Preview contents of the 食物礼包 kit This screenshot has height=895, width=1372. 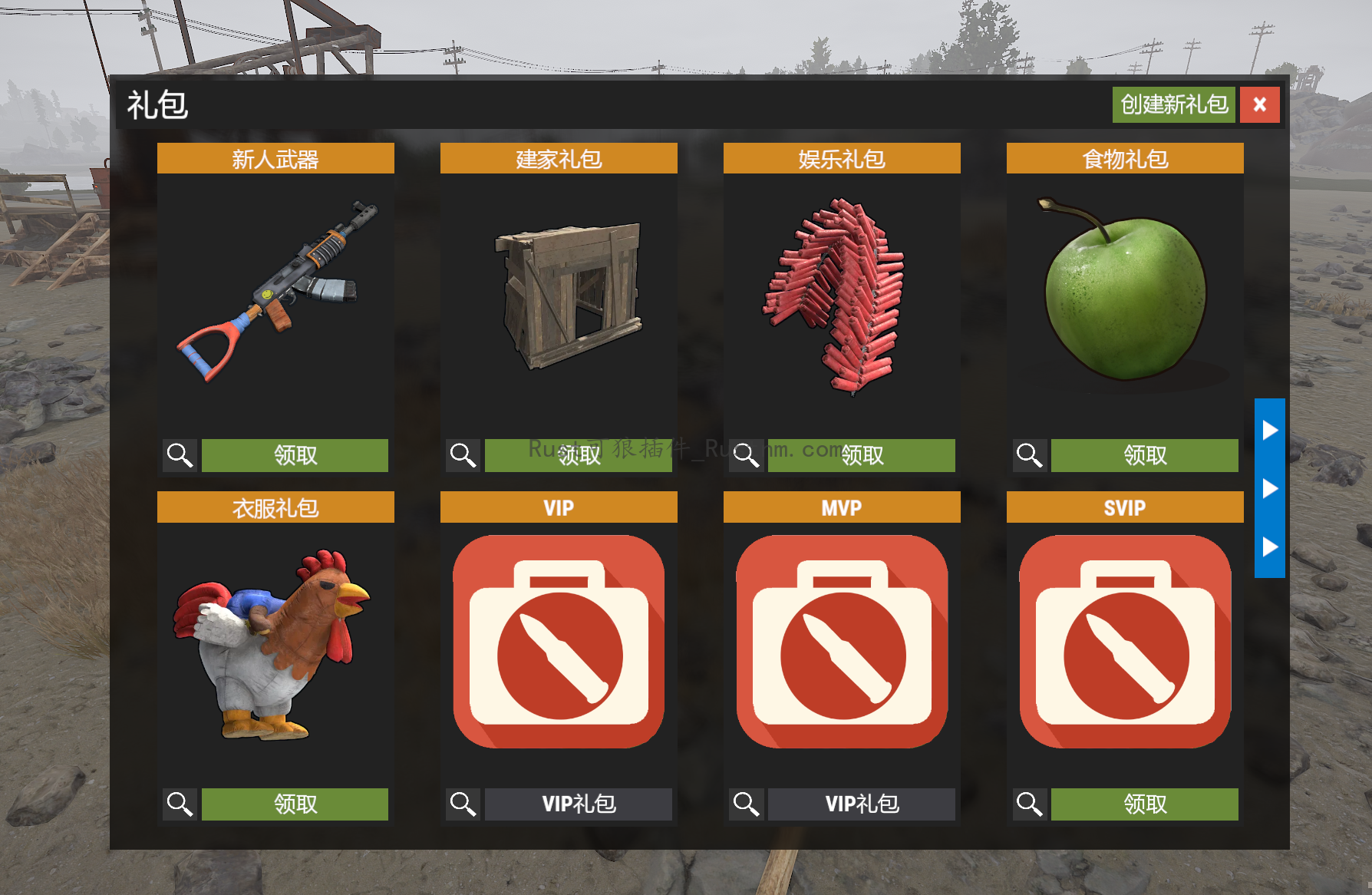click(x=1028, y=455)
